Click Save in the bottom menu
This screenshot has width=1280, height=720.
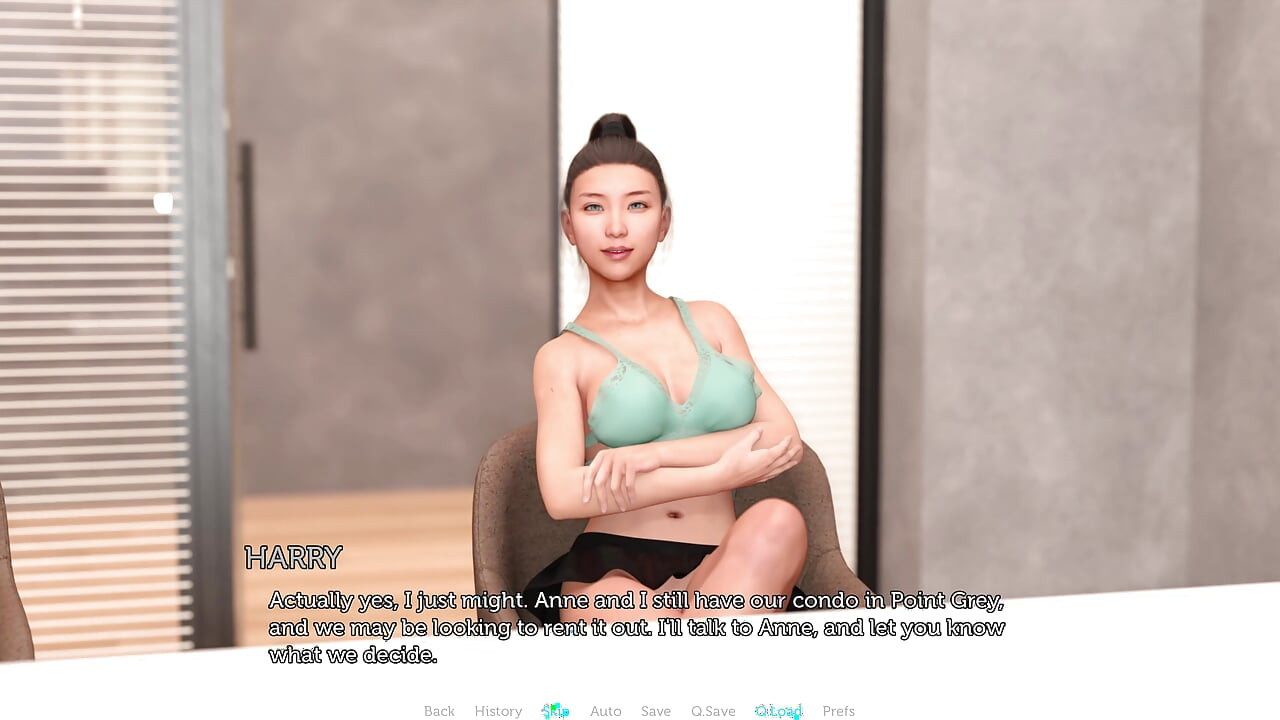coord(656,711)
